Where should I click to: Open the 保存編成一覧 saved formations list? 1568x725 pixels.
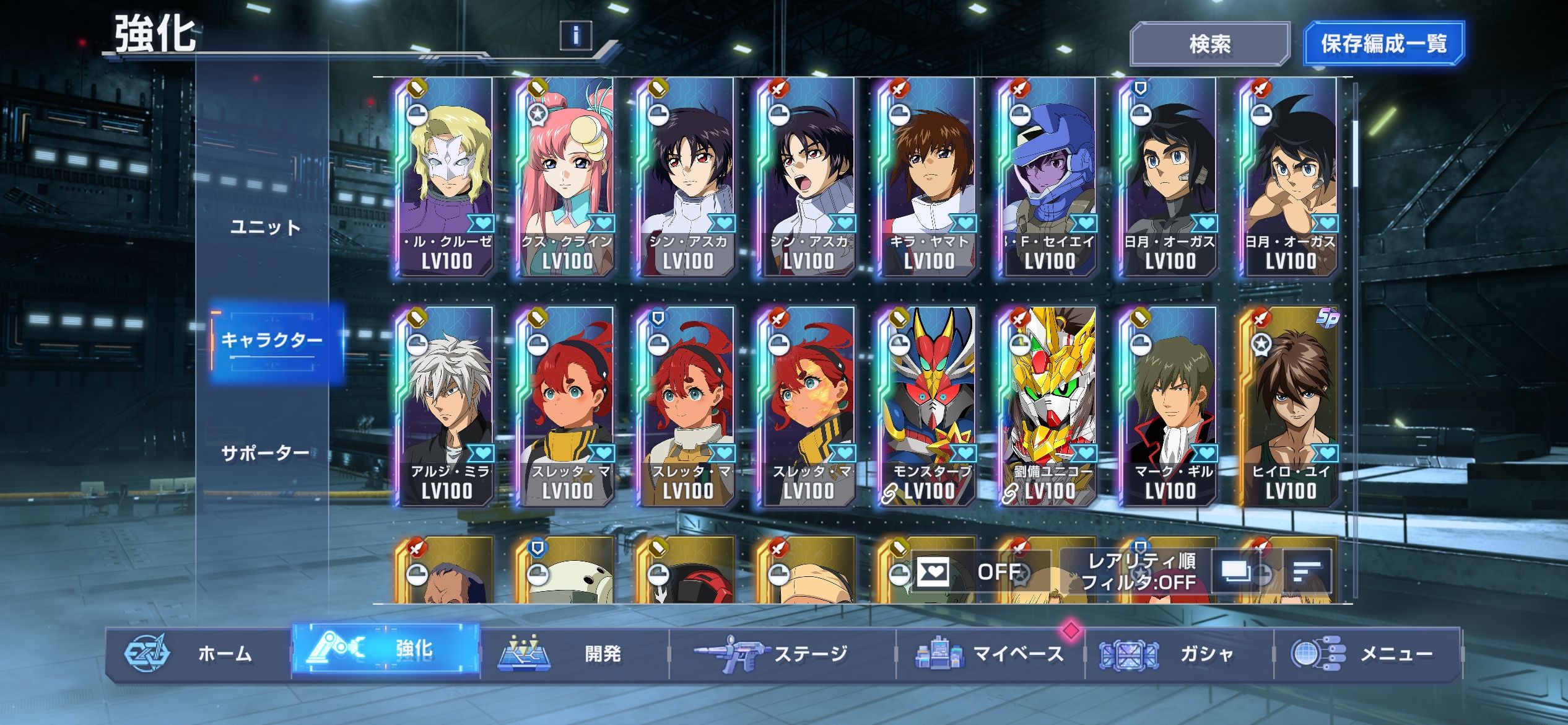[1383, 44]
